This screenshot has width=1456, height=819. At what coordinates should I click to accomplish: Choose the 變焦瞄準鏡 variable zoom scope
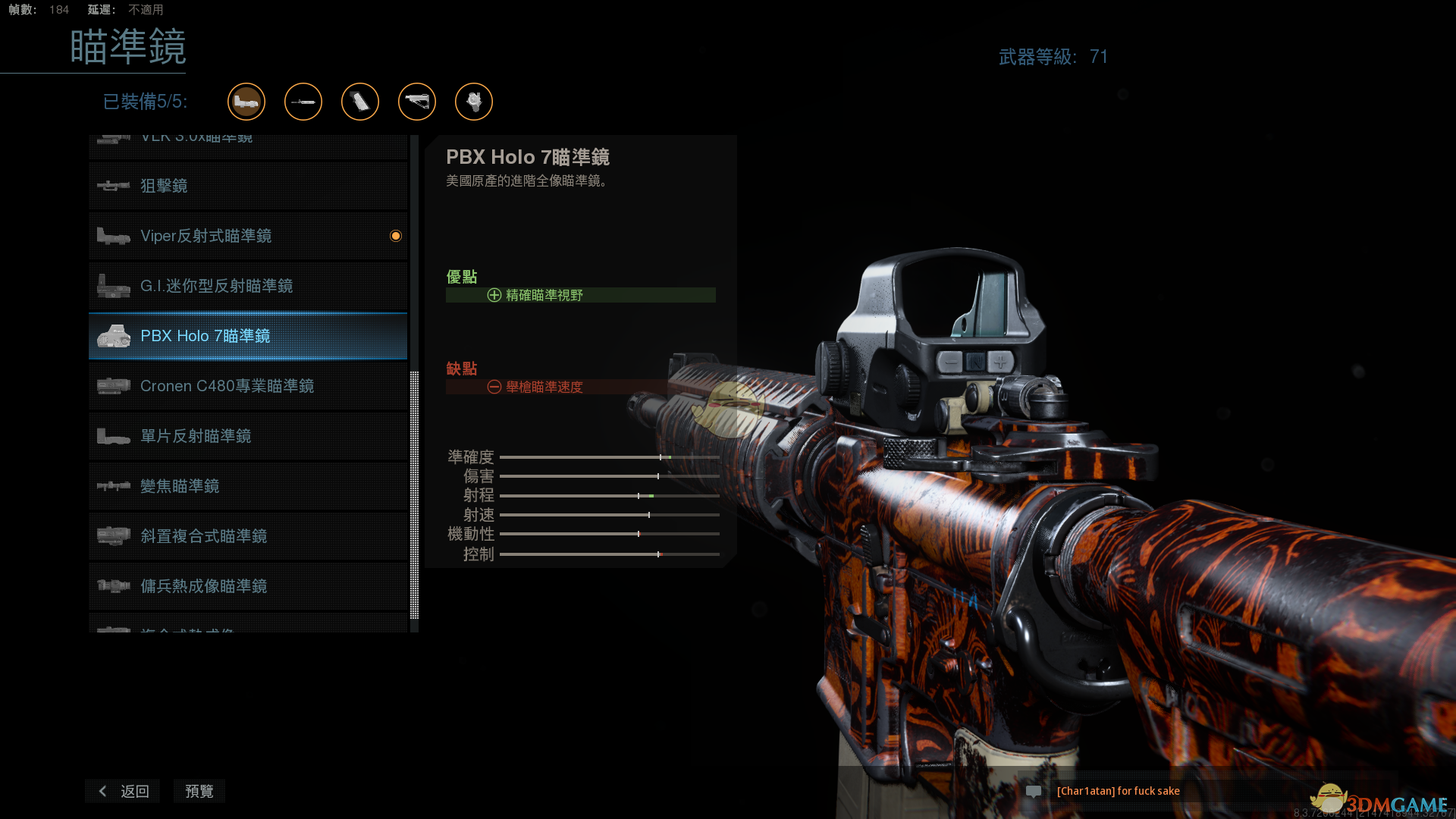point(247,486)
